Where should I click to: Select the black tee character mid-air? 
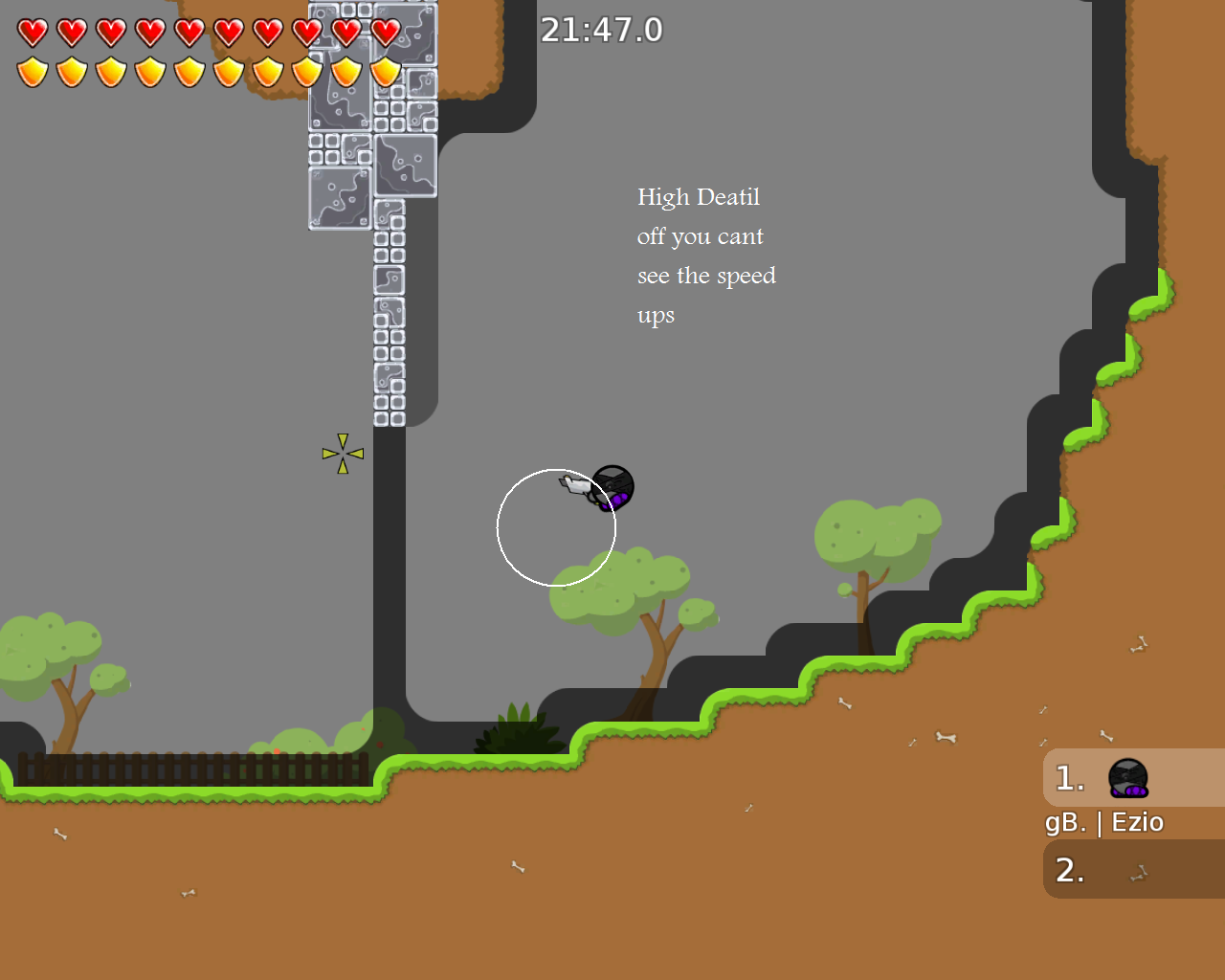(612, 486)
